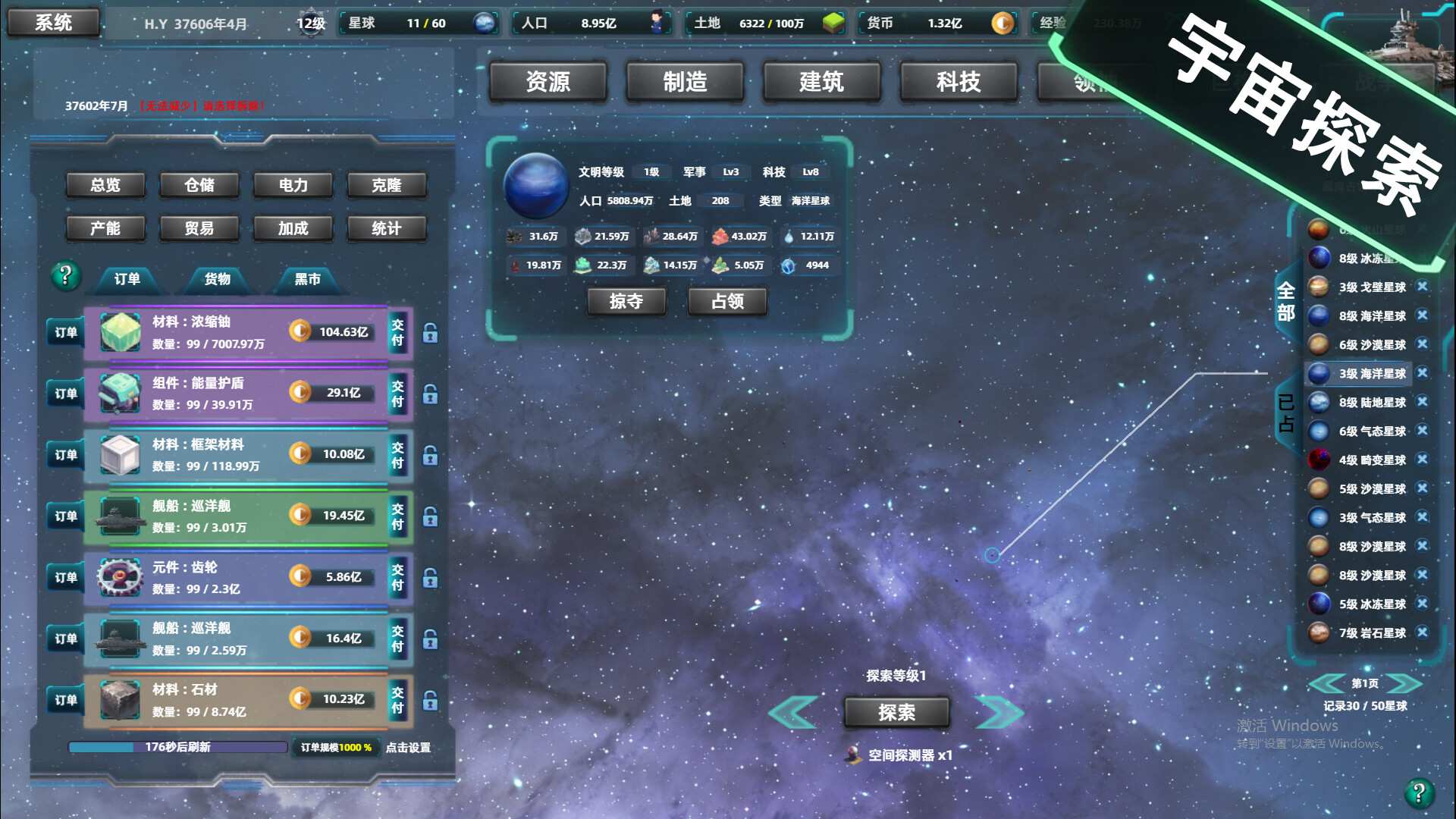Select the 浓缩铀 green crystal icon
Image resolution: width=1456 pixels, height=819 pixels.
coord(121,332)
